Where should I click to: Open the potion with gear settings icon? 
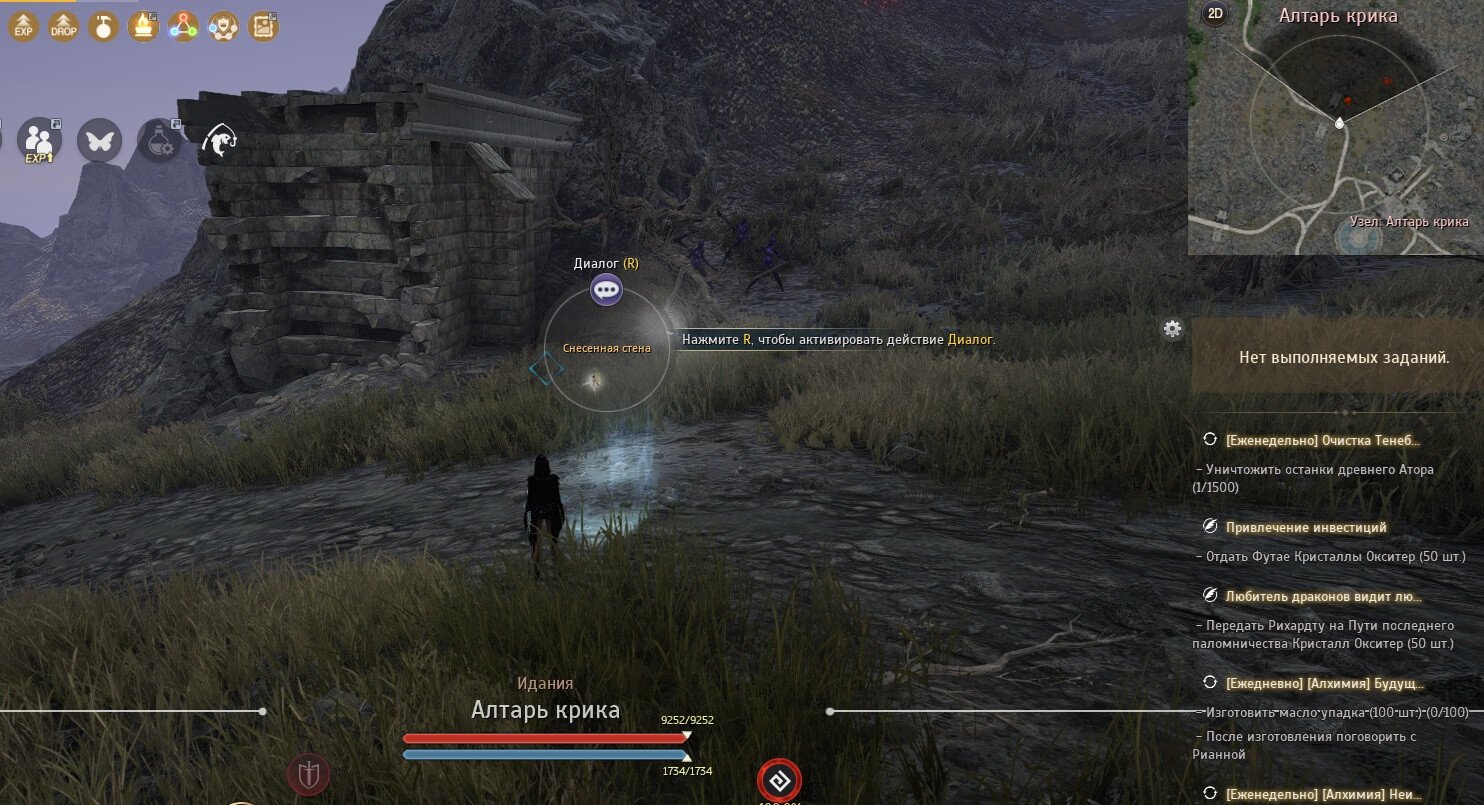(160, 141)
